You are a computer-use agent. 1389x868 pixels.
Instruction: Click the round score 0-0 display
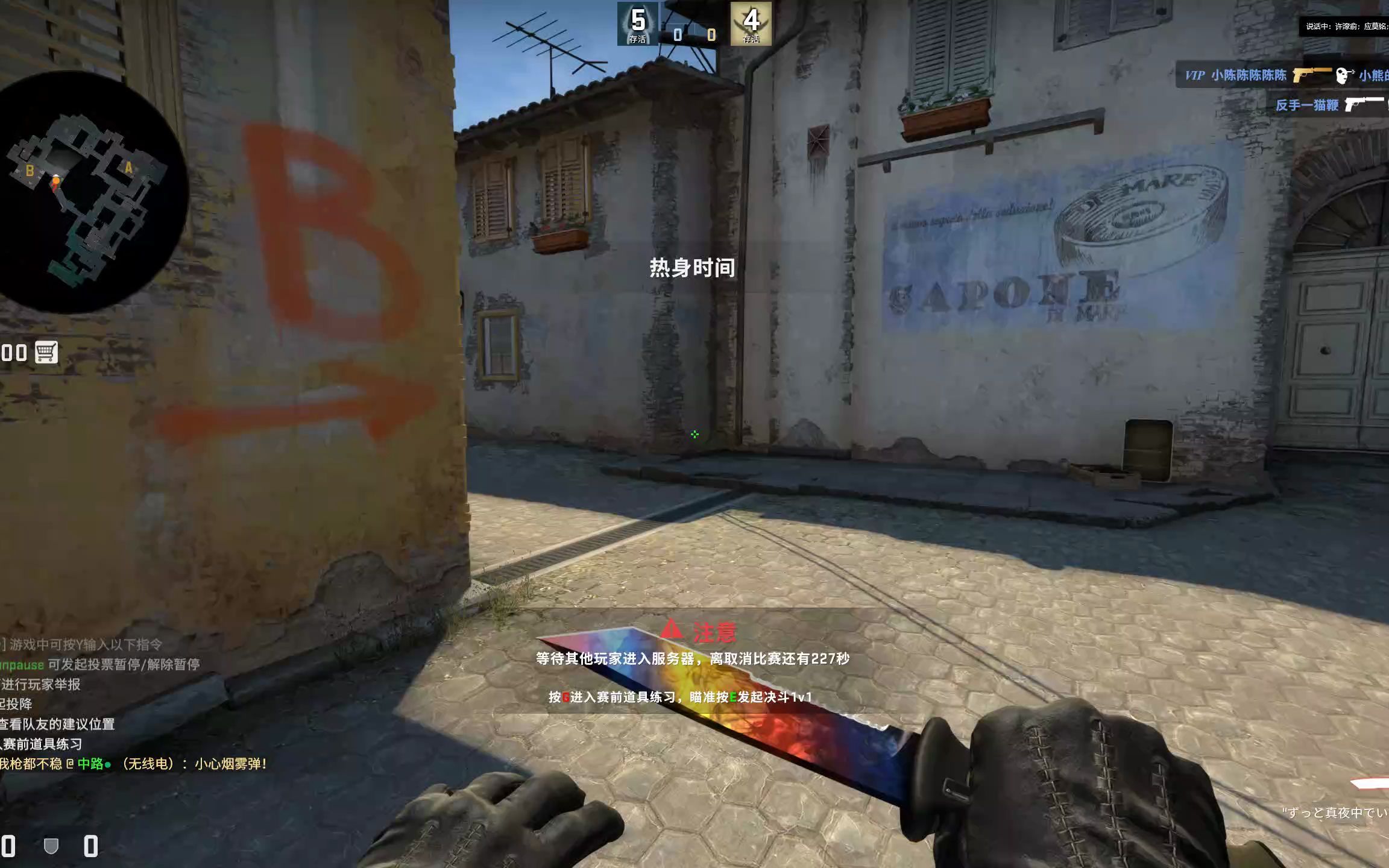coord(694,34)
